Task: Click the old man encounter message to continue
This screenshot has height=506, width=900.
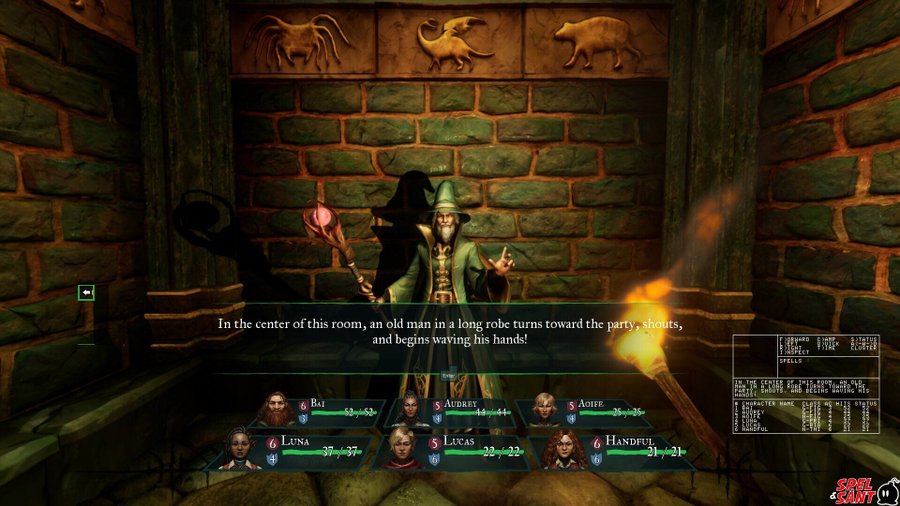Action: click(x=450, y=332)
